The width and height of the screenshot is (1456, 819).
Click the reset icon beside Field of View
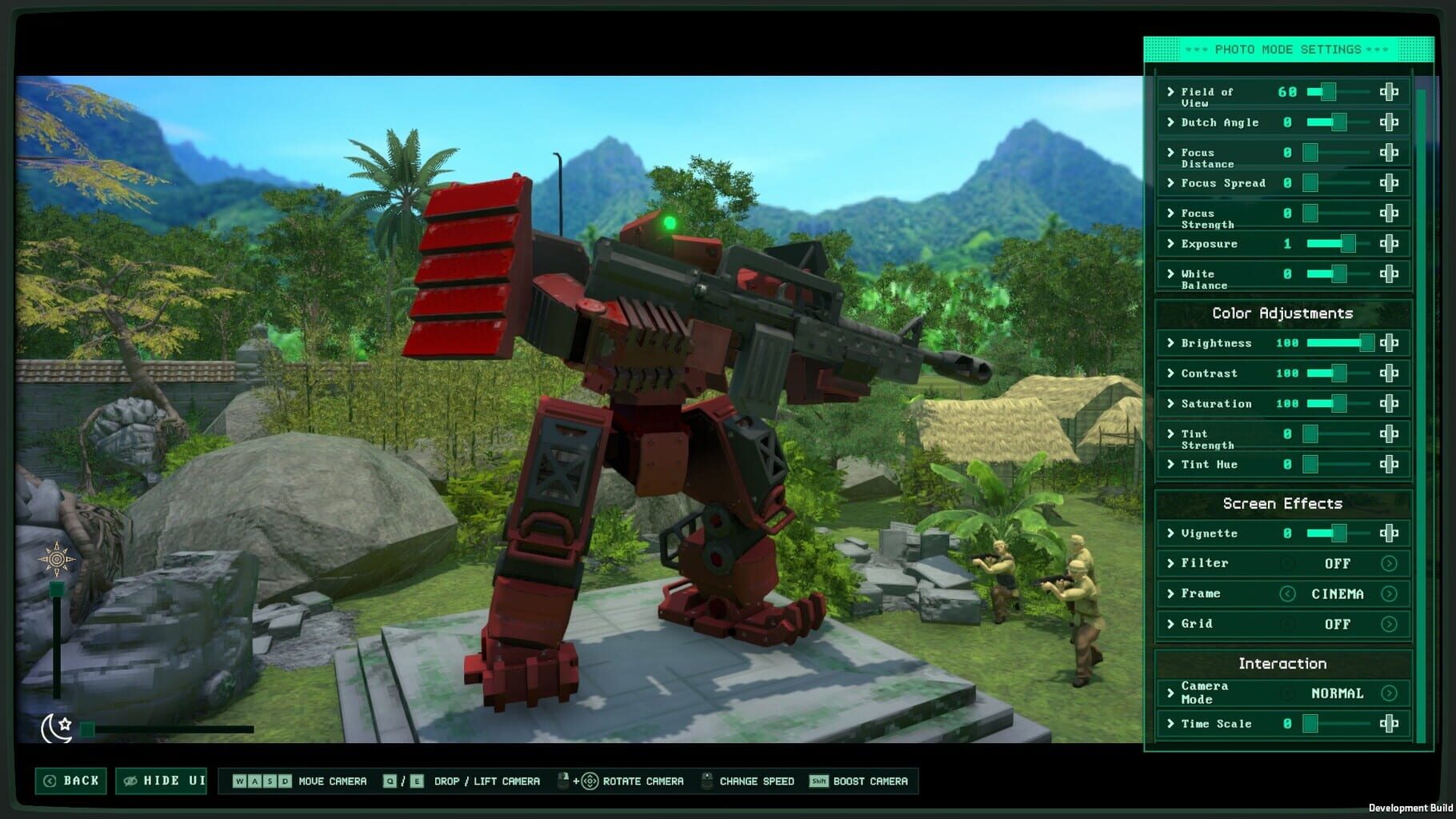[1389, 92]
